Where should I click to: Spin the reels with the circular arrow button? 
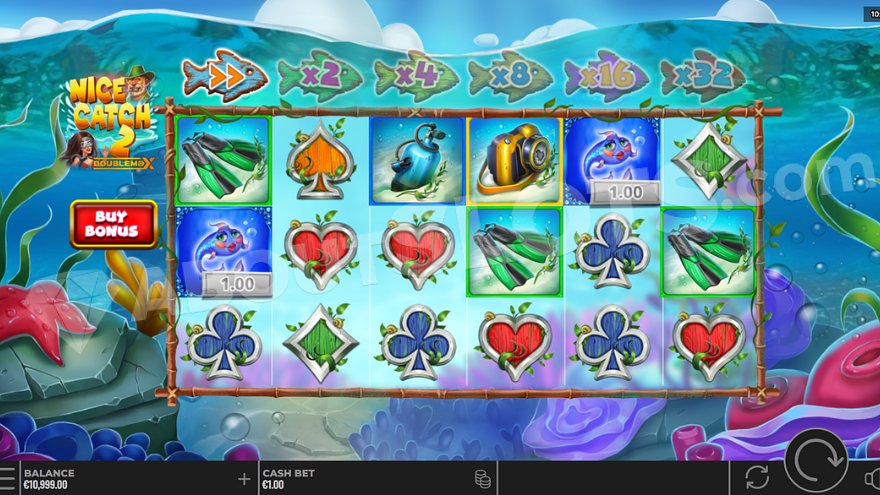[815, 461]
